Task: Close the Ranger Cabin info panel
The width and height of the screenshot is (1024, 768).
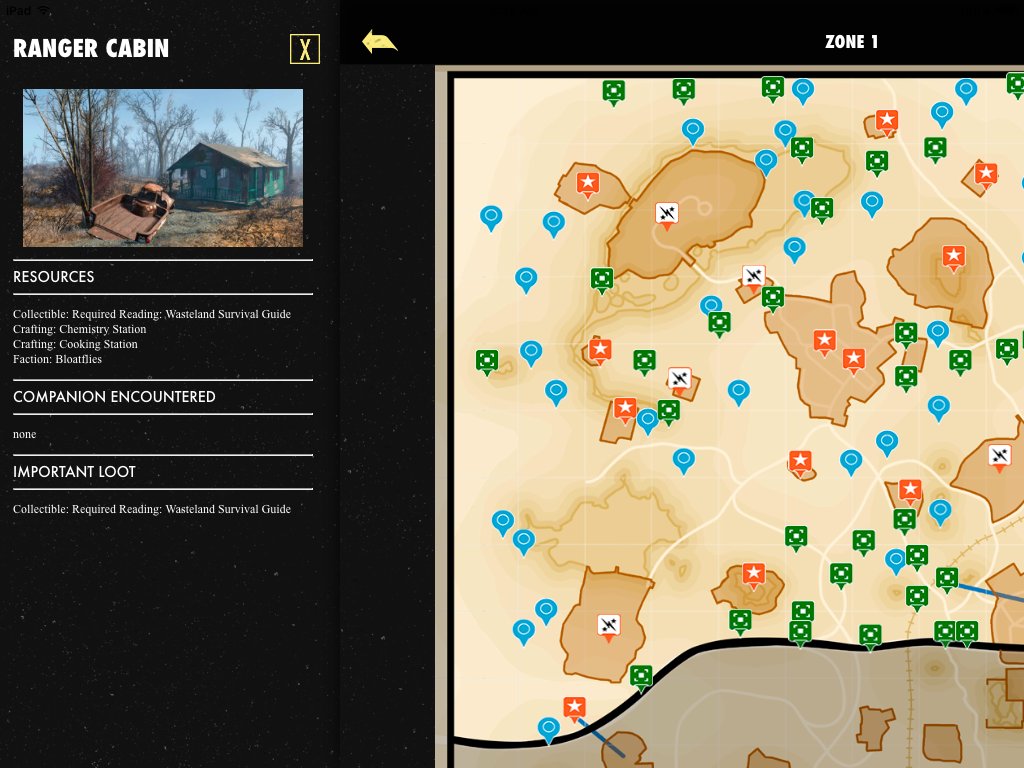Action: [x=305, y=49]
